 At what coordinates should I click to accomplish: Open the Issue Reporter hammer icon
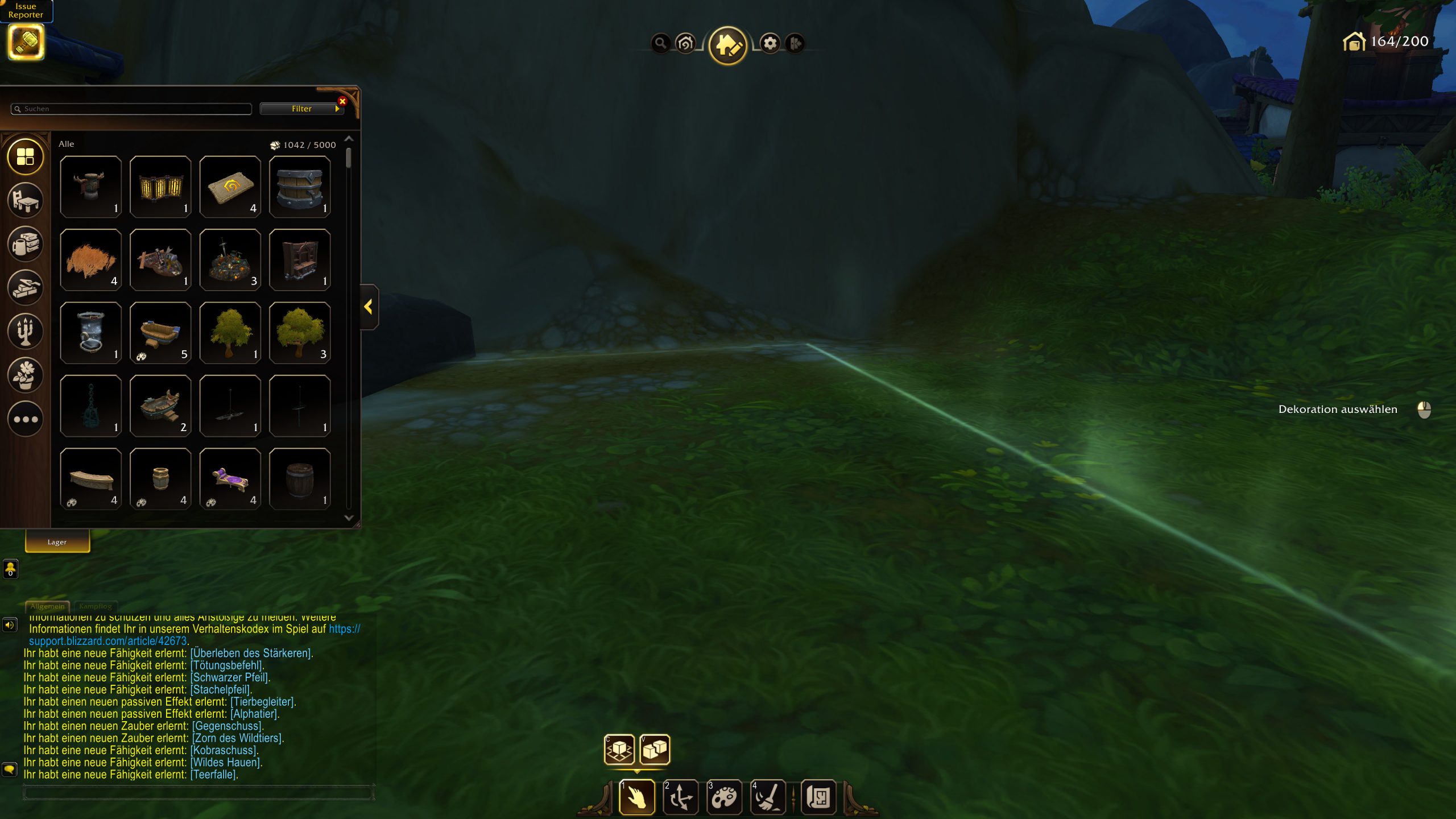pos(26,42)
